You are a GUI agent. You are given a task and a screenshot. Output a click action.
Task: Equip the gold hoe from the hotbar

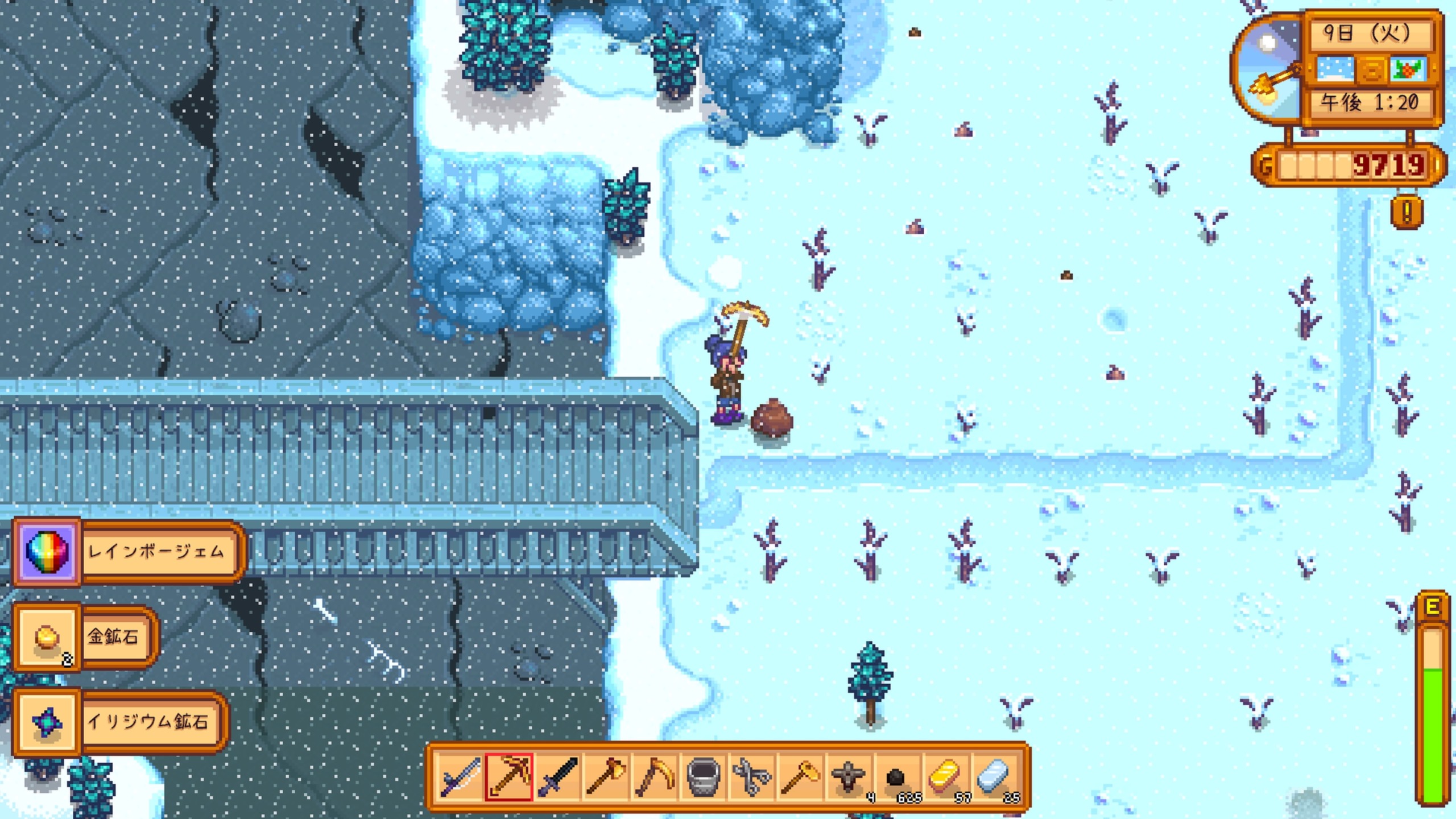coord(801,777)
